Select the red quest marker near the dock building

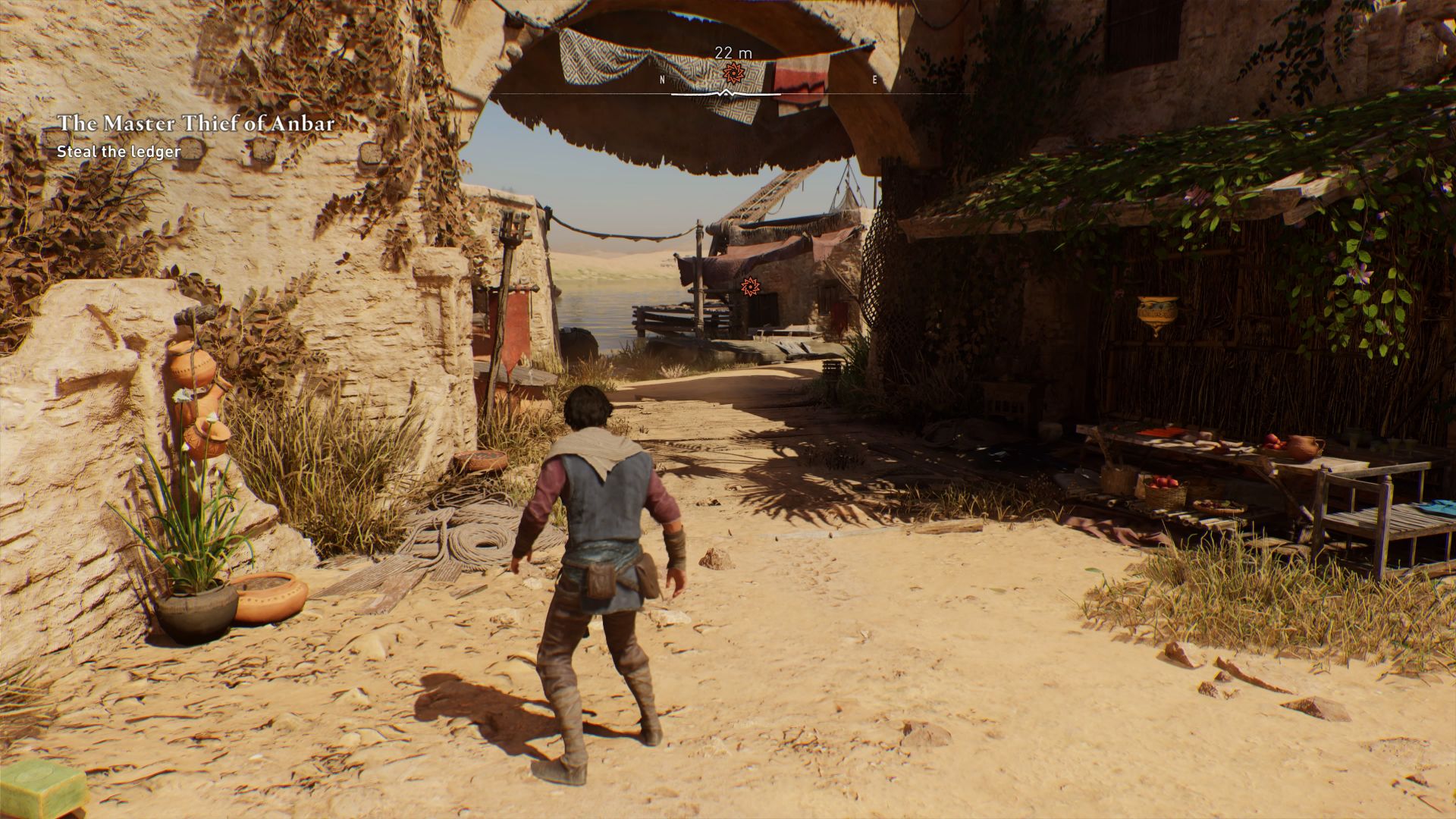tap(749, 287)
